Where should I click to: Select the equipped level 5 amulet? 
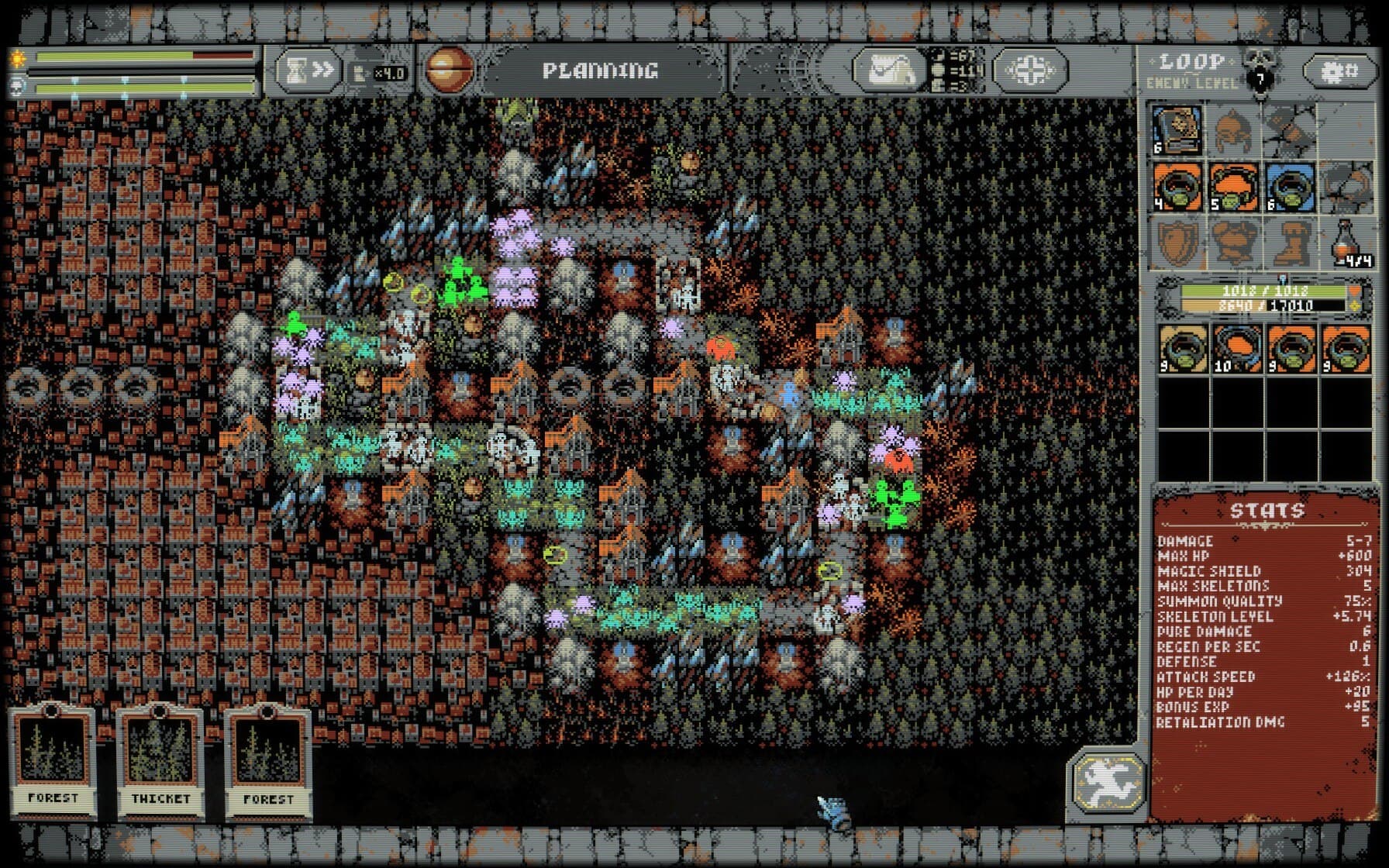[x=1232, y=187]
